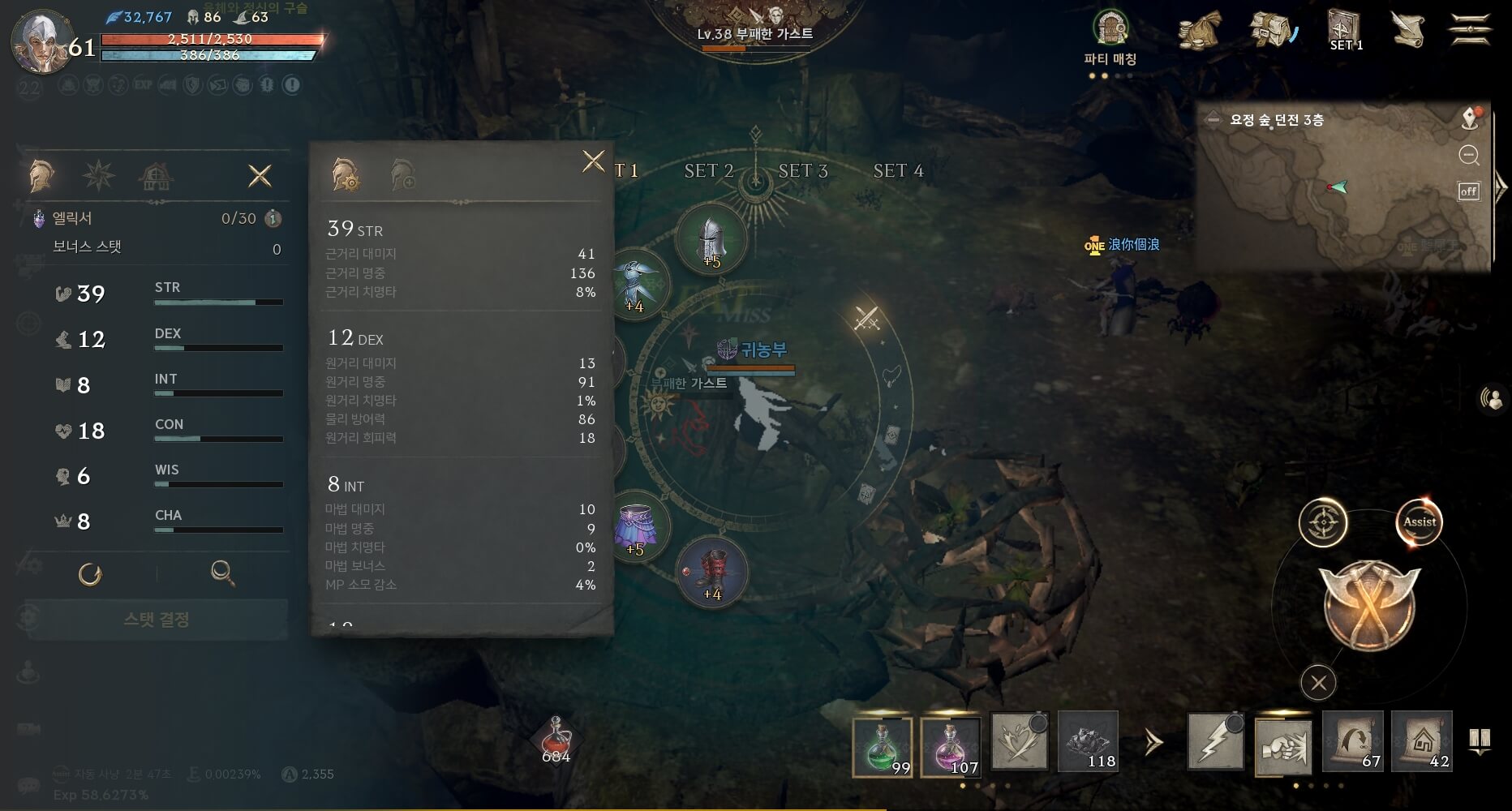Expand the quickslot bar chevron arrow
Screen dimensions: 1512x811
1152,740
